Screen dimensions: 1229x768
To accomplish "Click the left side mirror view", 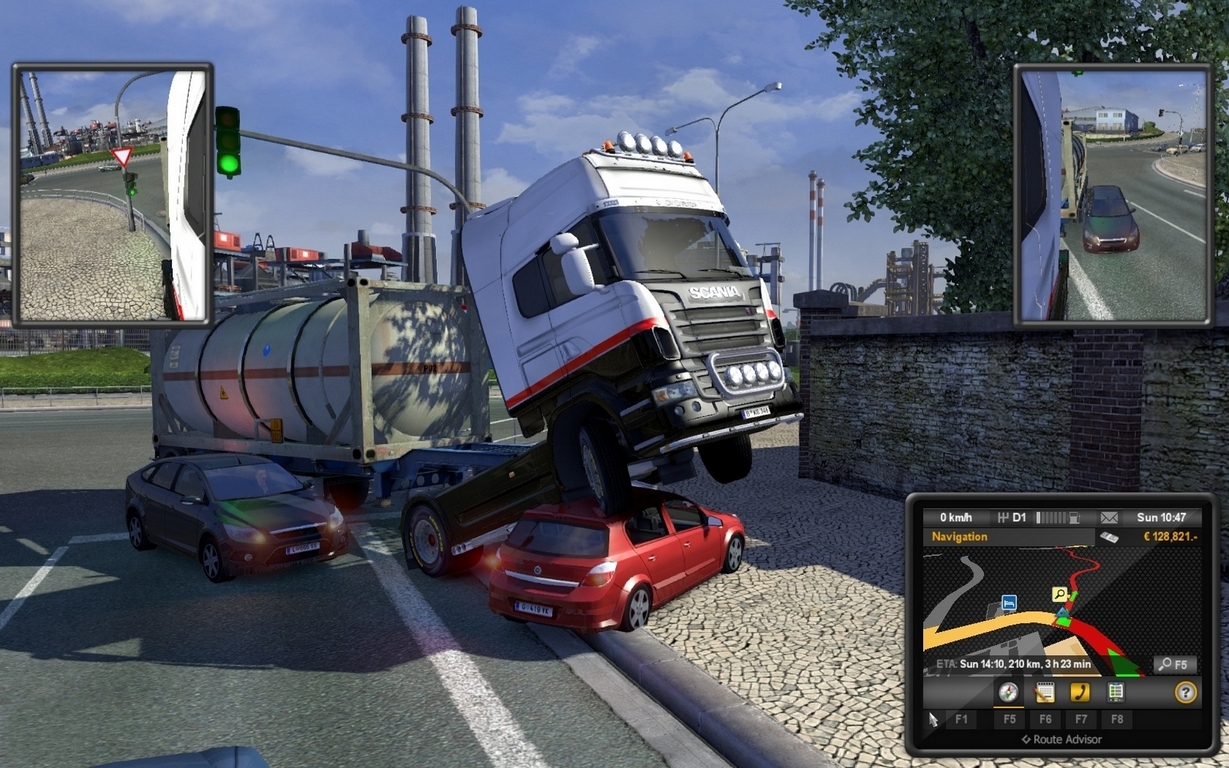I will click(x=112, y=195).
